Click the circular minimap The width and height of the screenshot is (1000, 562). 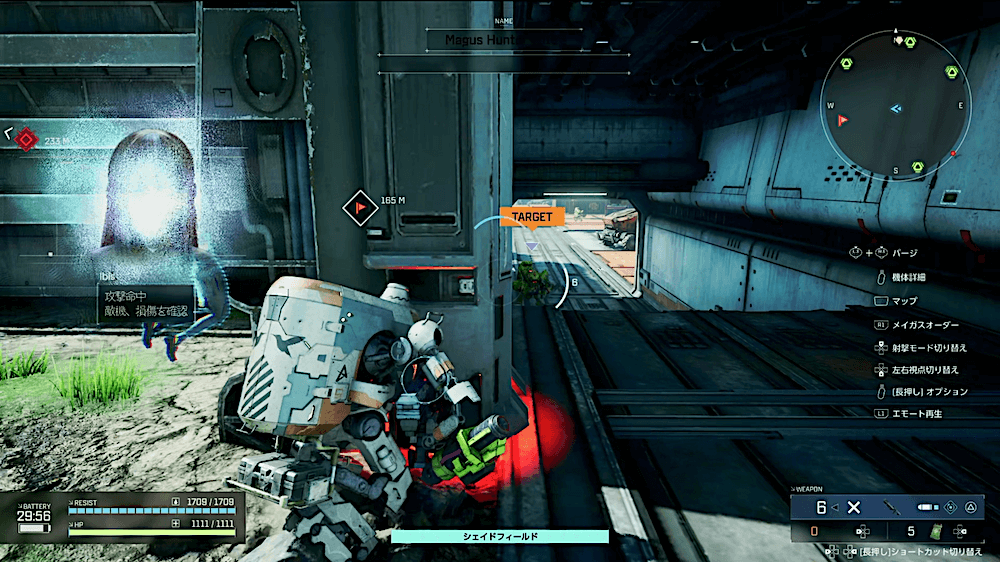(x=895, y=106)
